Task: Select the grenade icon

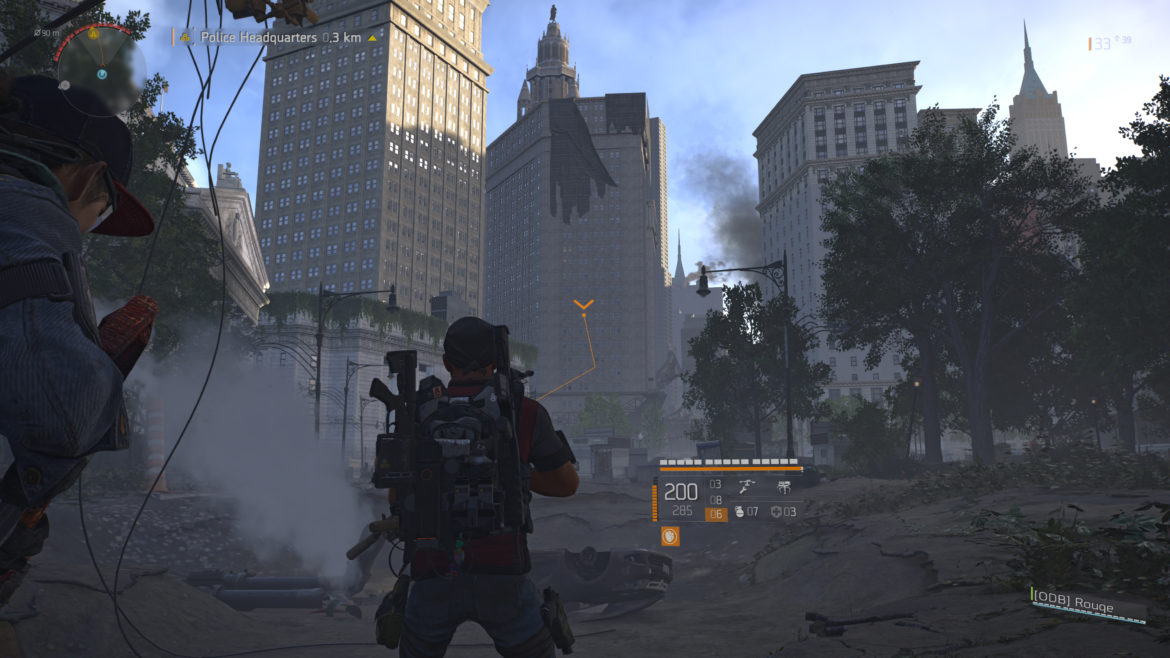Action: pos(738,513)
